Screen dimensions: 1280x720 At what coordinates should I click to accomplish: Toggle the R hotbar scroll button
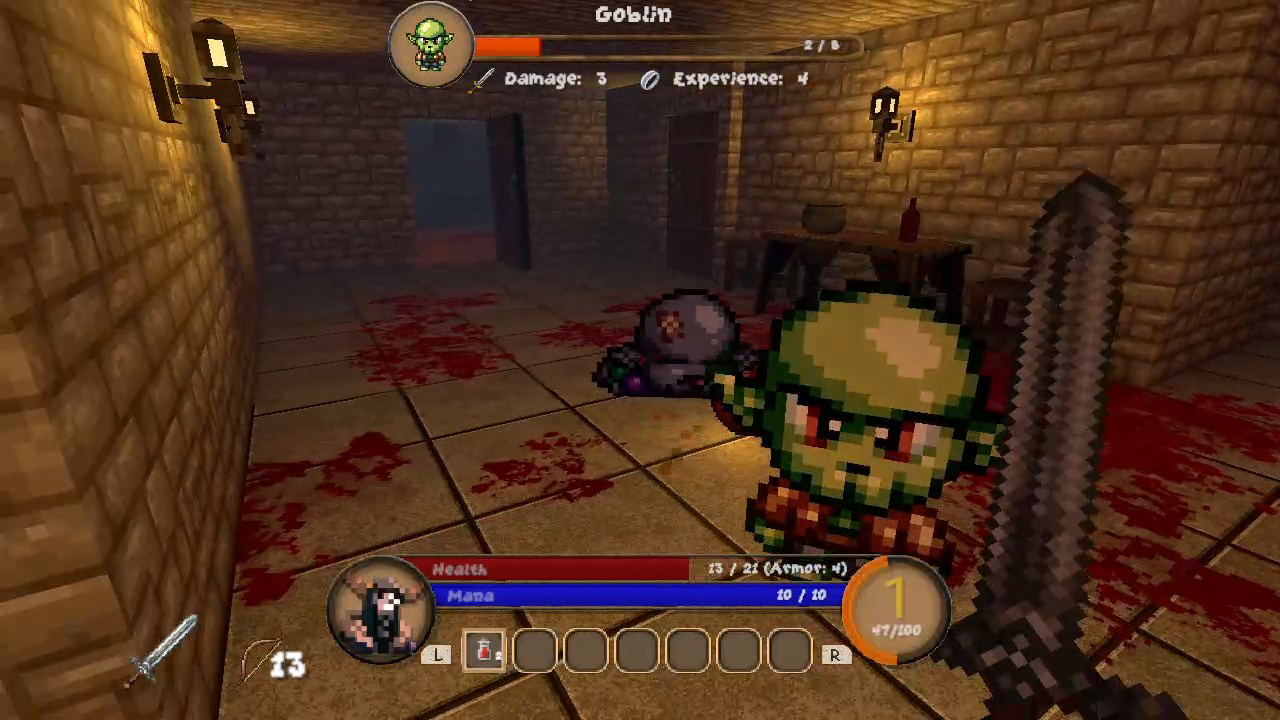pyautogui.click(x=834, y=654)
